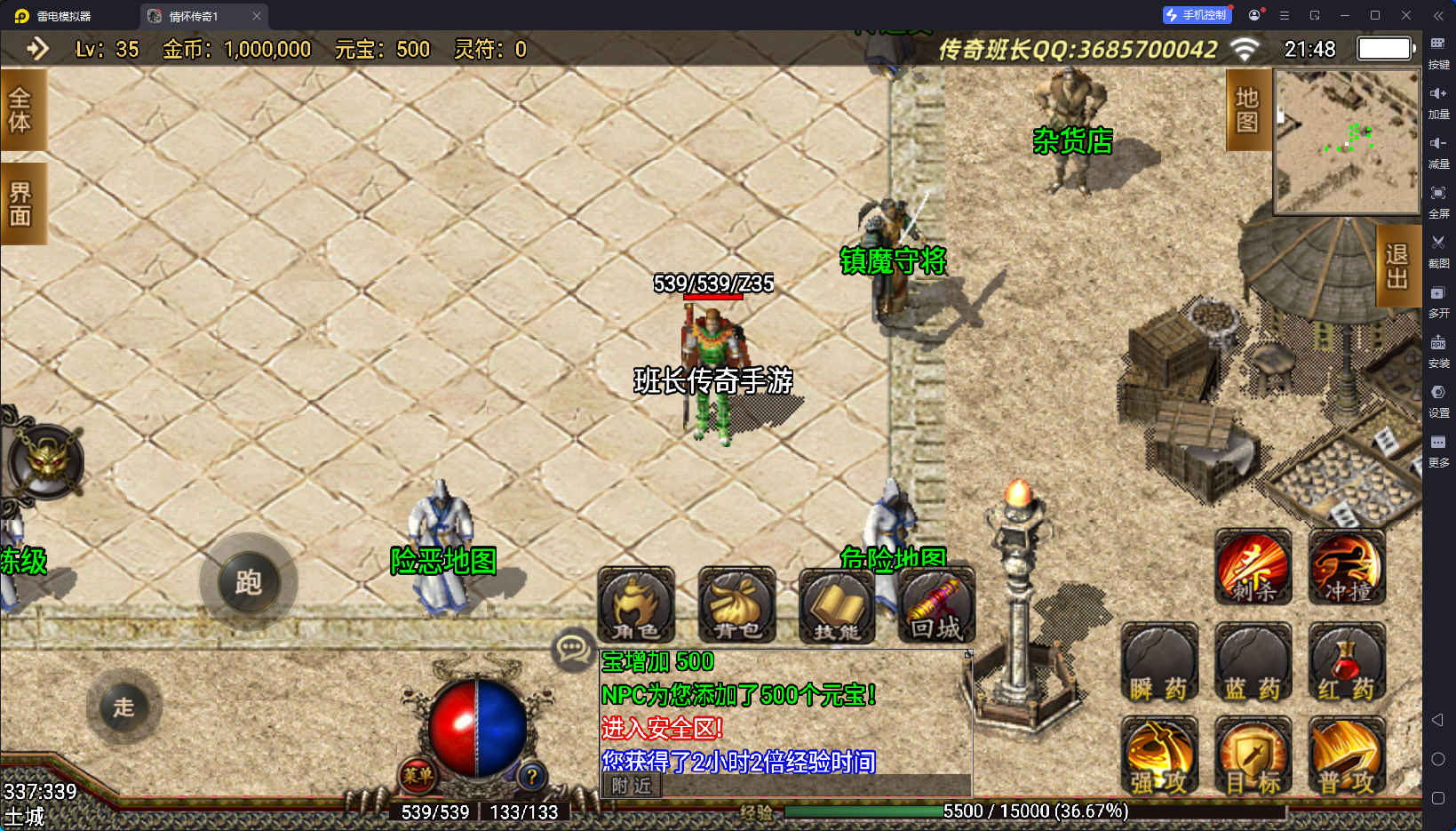Select the 目标 target button
Screen dimensions: 1456x831
pos(1253,756)
